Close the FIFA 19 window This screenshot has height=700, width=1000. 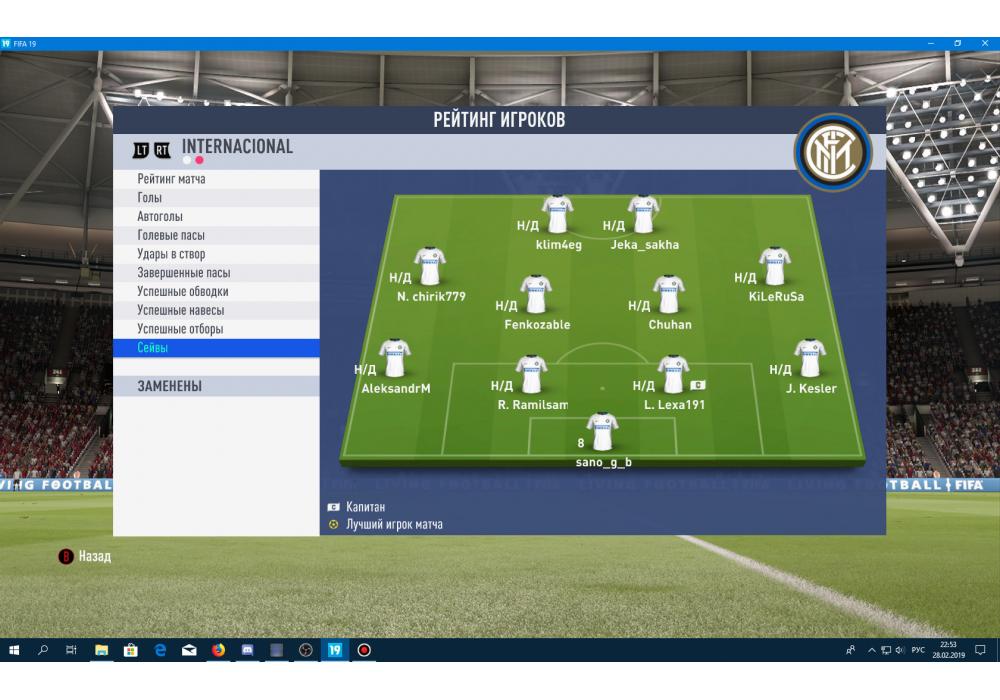pyautogui.click(x=983, y=44)
